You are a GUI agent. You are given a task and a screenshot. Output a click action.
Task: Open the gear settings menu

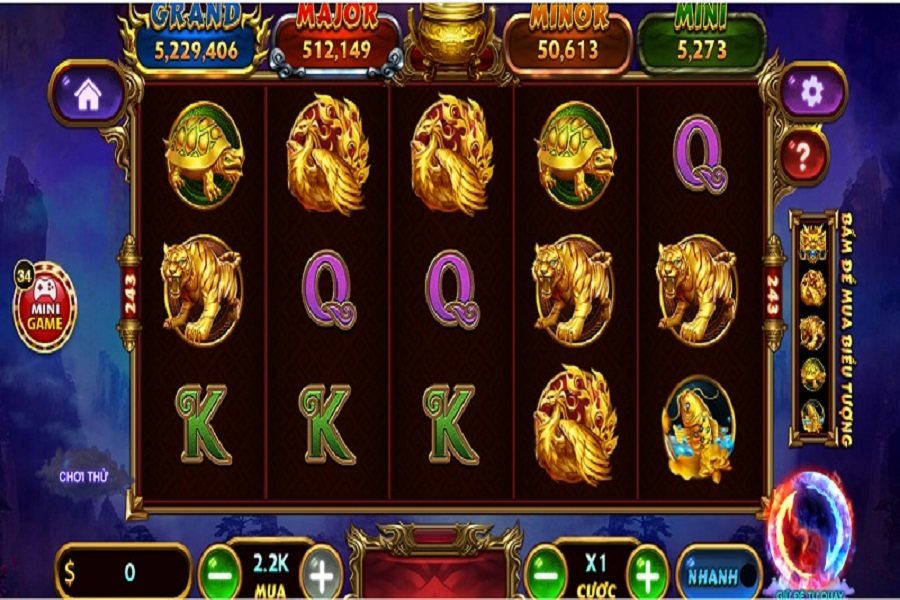(x=811, y=92)
